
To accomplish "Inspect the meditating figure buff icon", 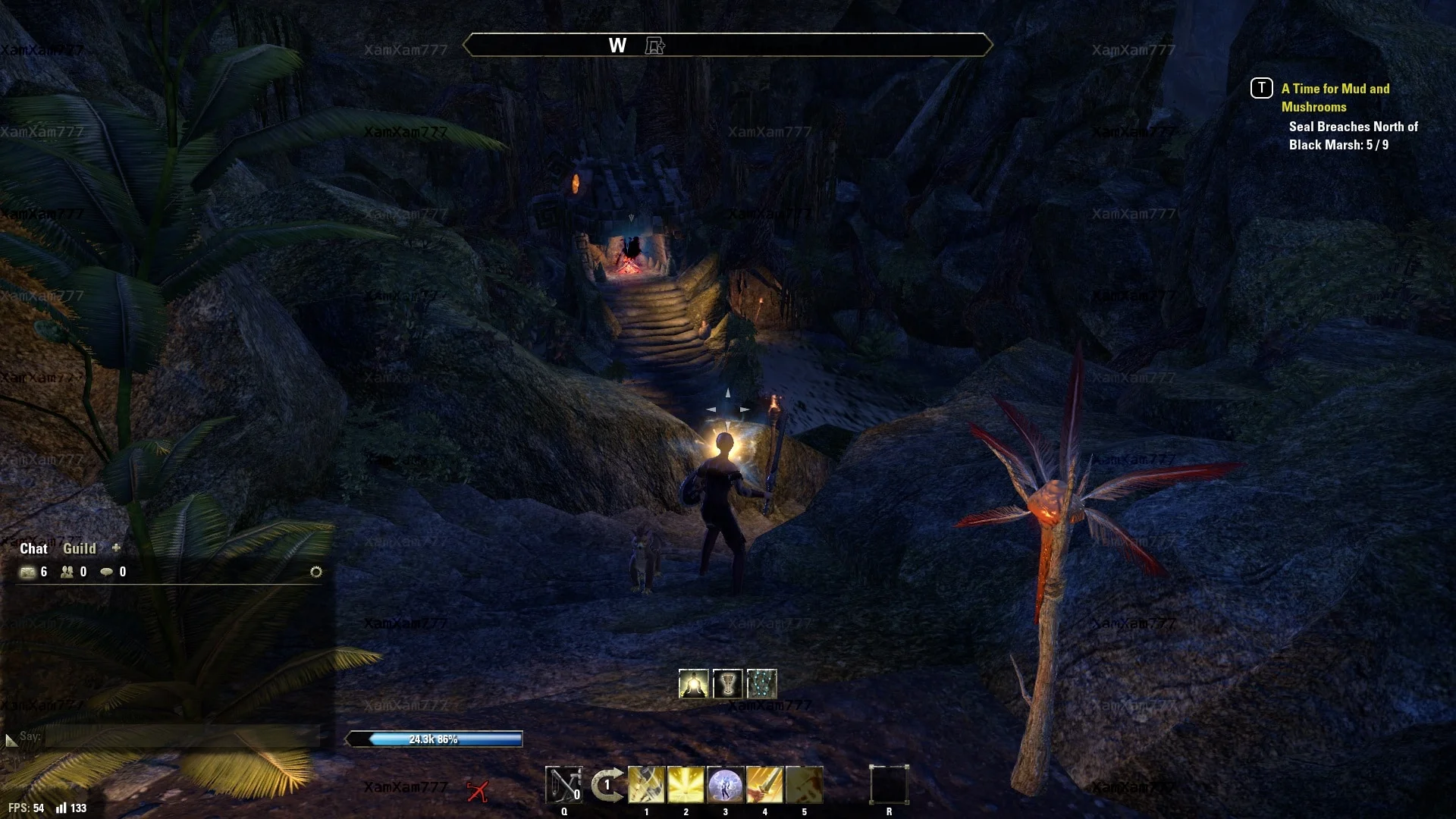I will (x=693, y=684).
